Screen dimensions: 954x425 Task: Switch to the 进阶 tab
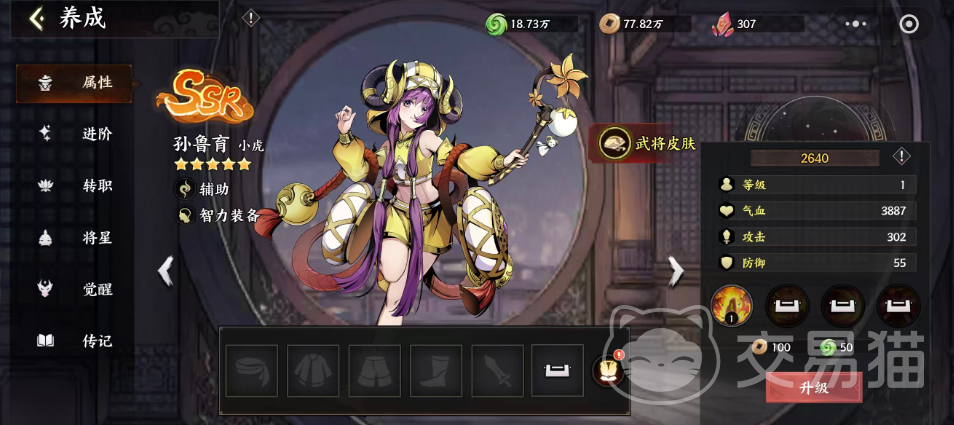tap(75, 134)
